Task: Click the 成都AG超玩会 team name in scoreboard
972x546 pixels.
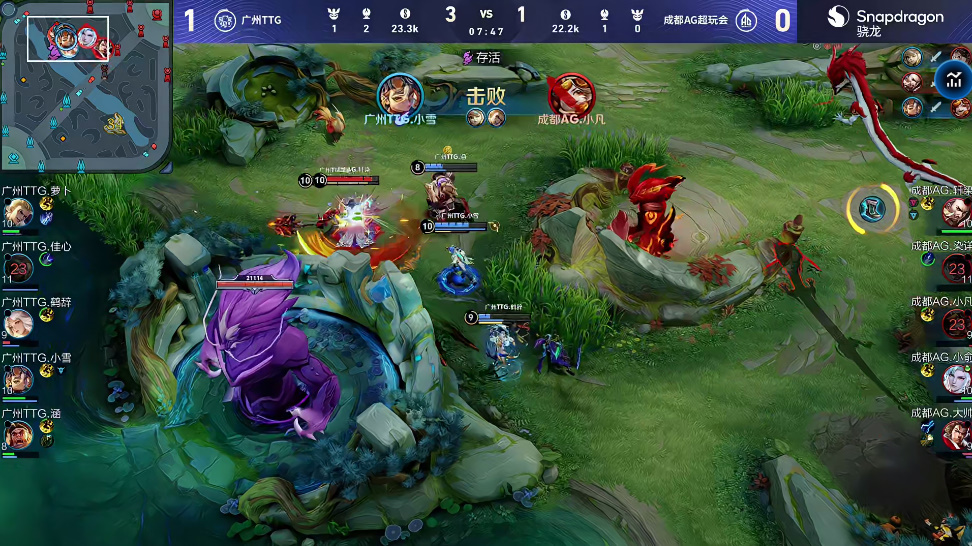Action: 695,20
